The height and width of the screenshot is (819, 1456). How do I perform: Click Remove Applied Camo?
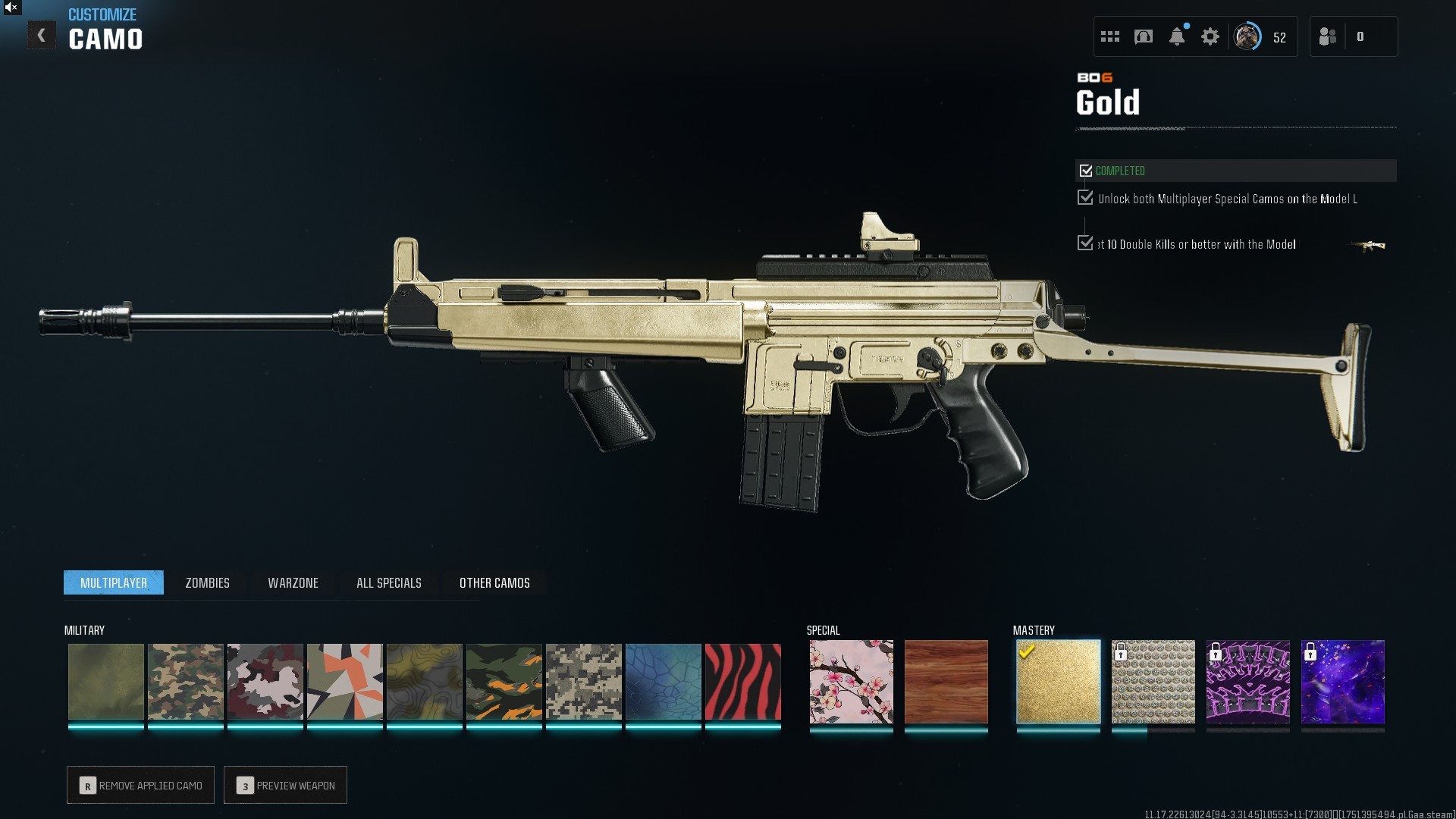(x=140, y=785)
